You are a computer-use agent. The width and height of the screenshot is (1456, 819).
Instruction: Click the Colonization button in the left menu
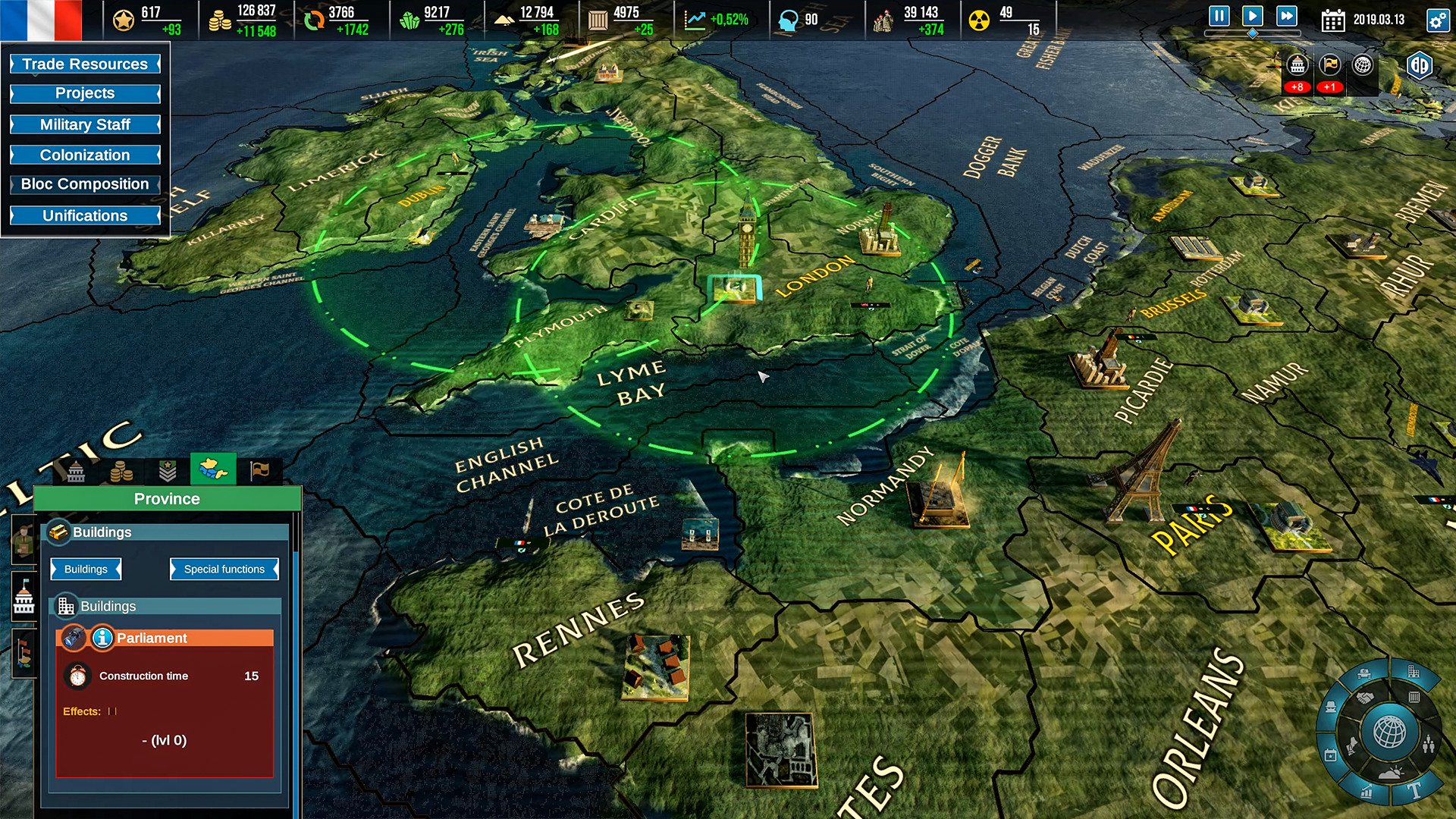84,155
